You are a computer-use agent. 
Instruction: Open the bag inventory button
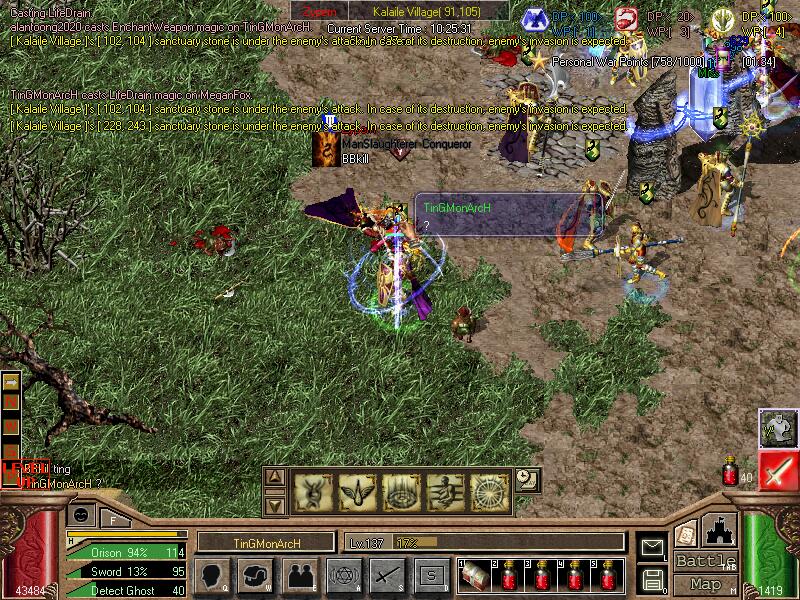[256, 575]
